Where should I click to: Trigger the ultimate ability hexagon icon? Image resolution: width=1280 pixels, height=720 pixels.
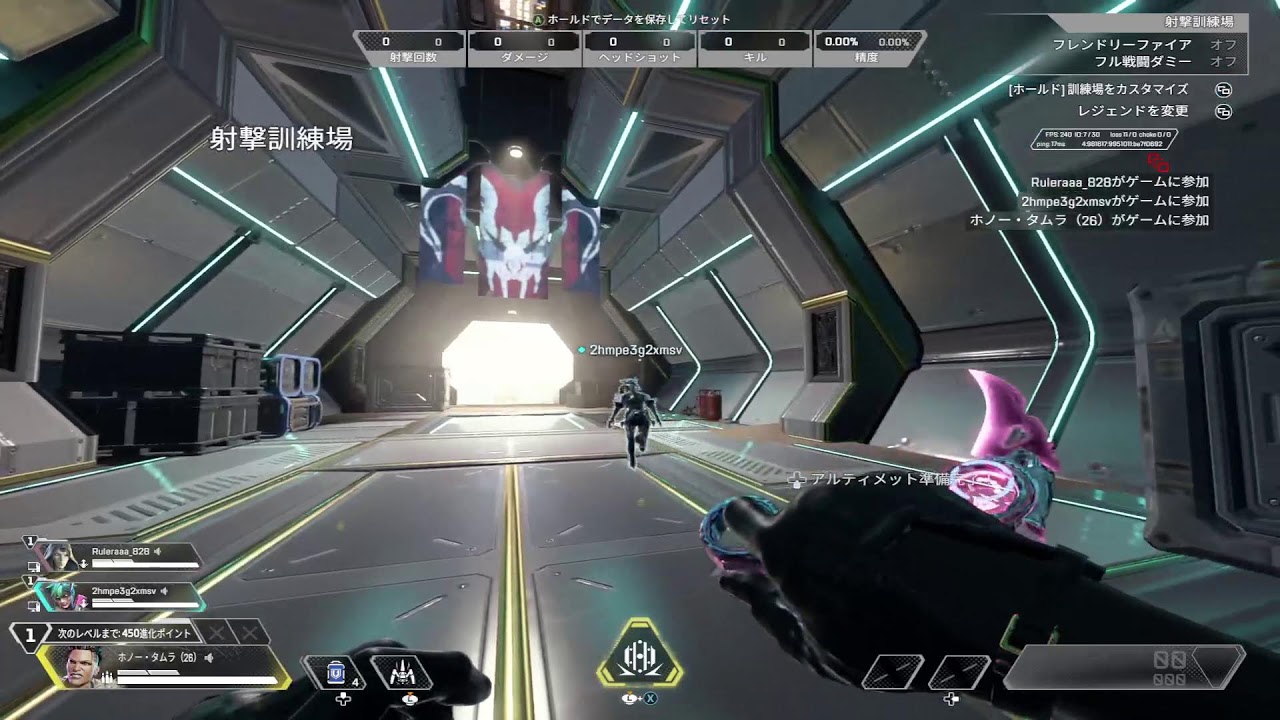pyautogui.click(x=639, y=657)
